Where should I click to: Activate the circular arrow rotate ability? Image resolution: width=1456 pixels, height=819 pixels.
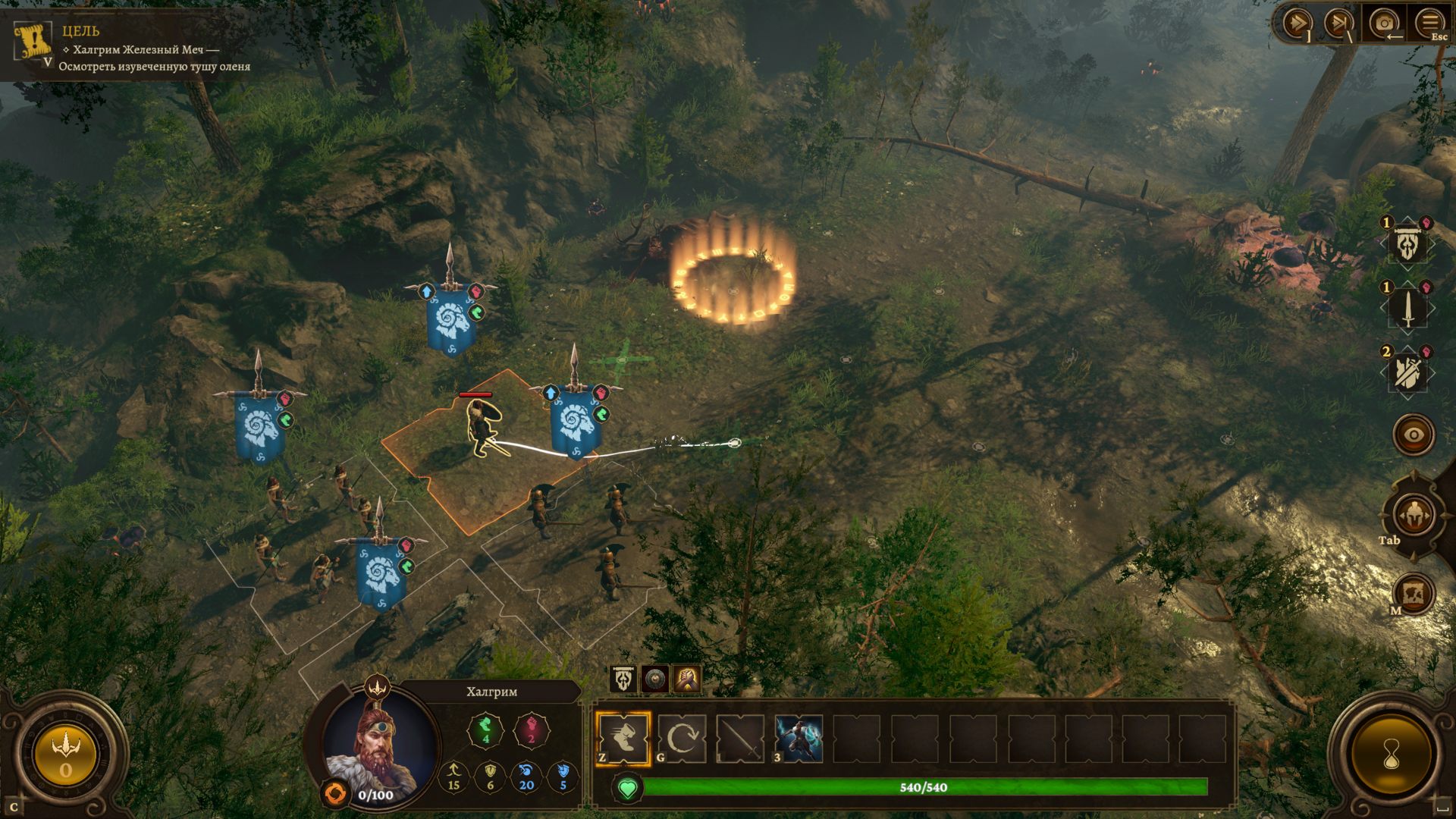682,738
